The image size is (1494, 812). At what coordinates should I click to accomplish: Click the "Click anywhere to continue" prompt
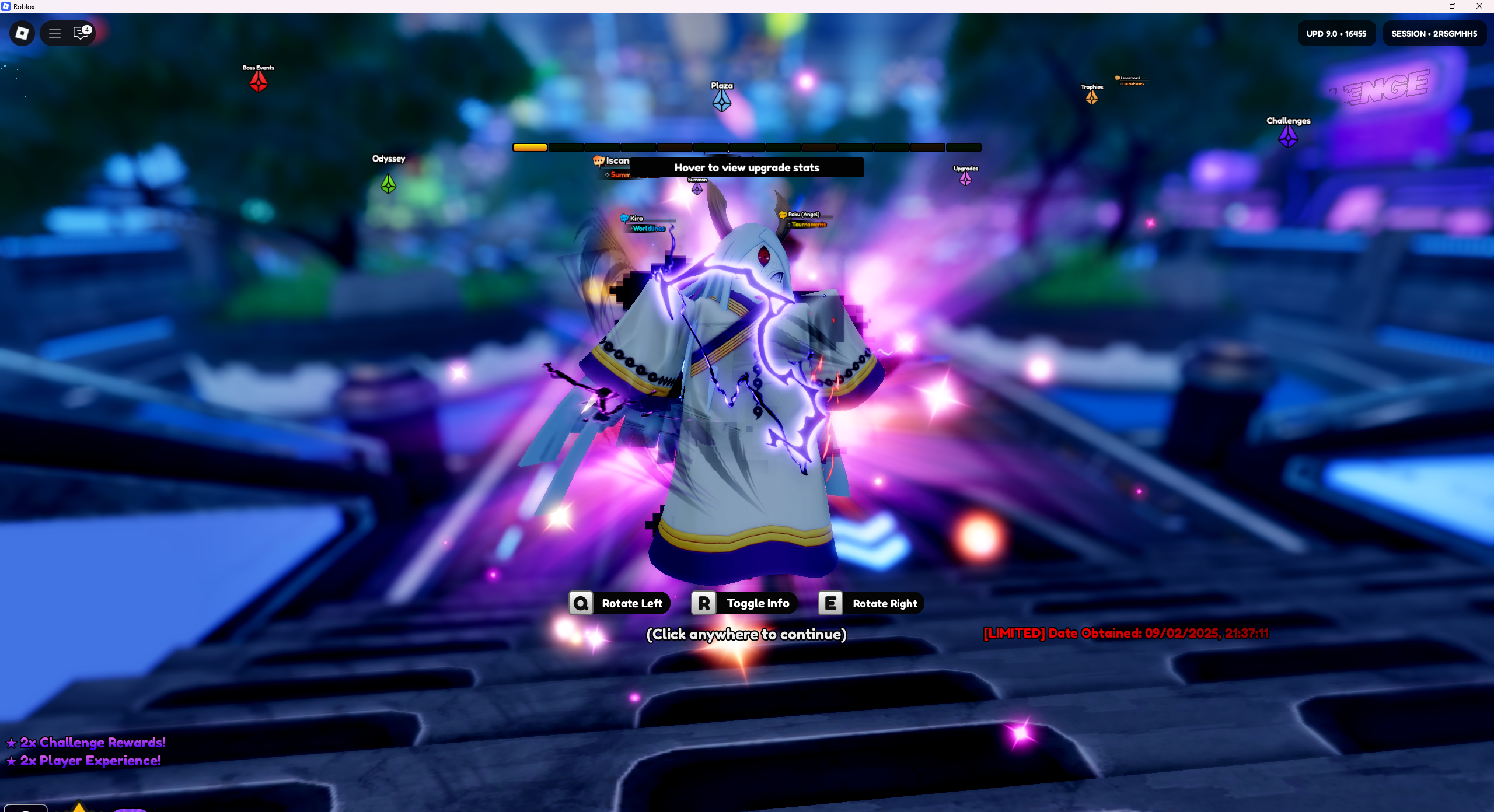tap(746, 634)
